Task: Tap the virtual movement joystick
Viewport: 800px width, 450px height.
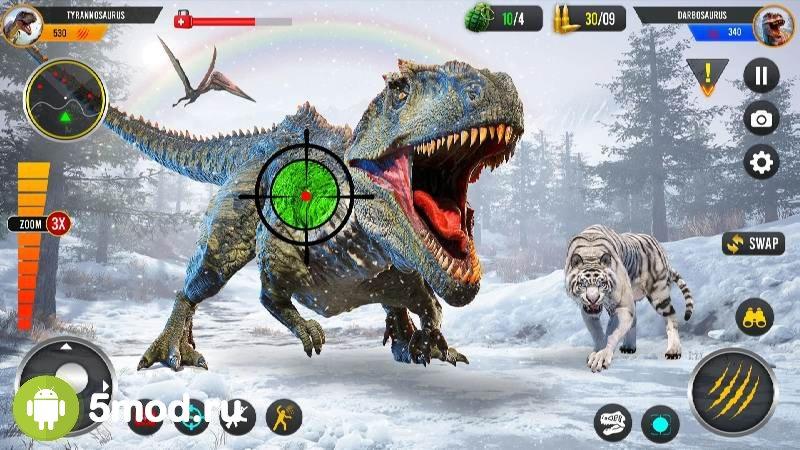Action: pyautogui.click(x=68, y=380)
